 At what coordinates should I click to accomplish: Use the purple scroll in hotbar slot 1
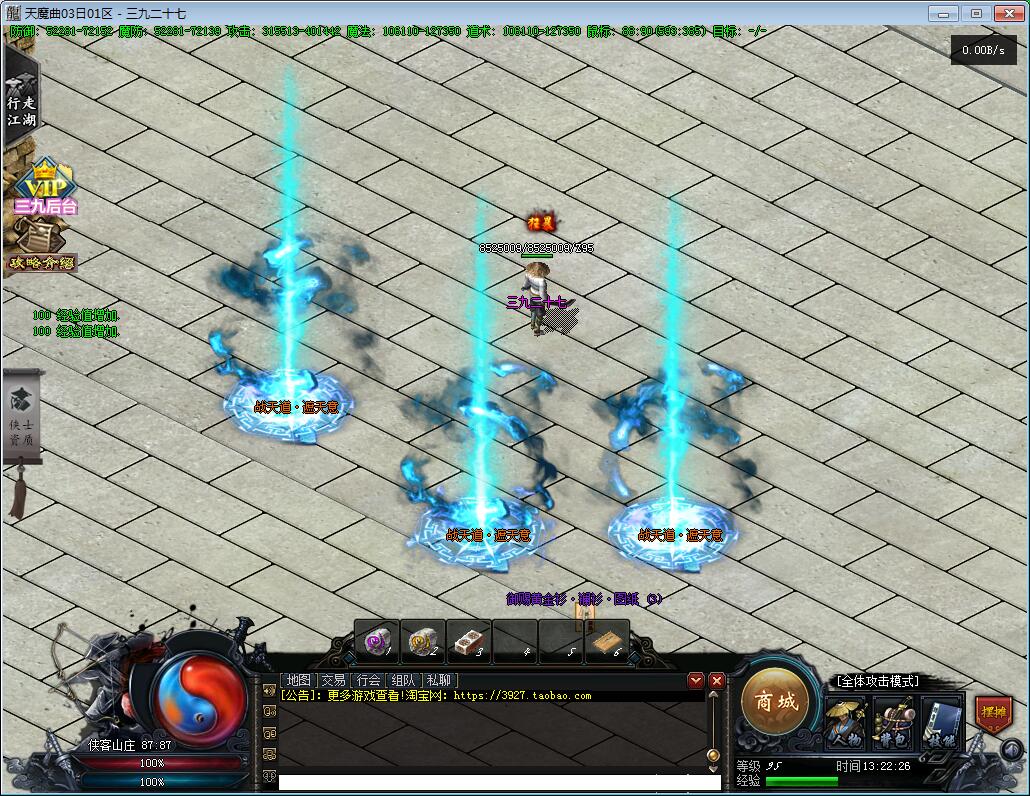tap(377, 641)
